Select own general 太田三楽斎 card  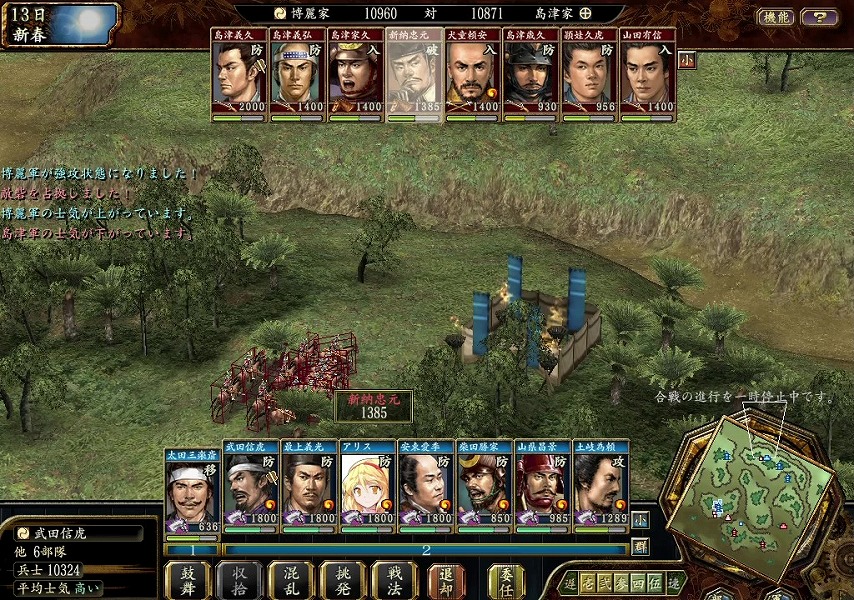point(193,492)
